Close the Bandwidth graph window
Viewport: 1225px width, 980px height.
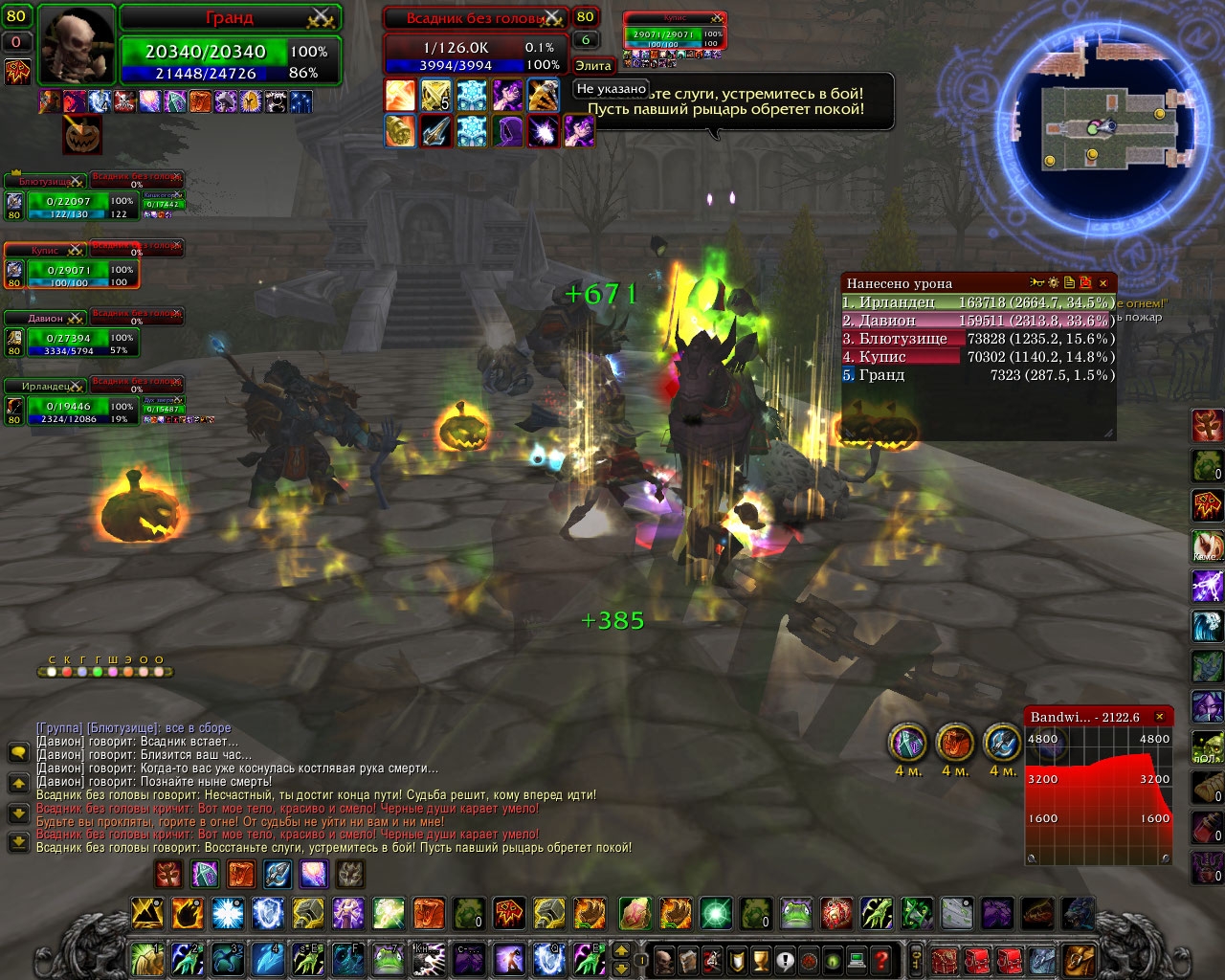[x=1160, y=717]
